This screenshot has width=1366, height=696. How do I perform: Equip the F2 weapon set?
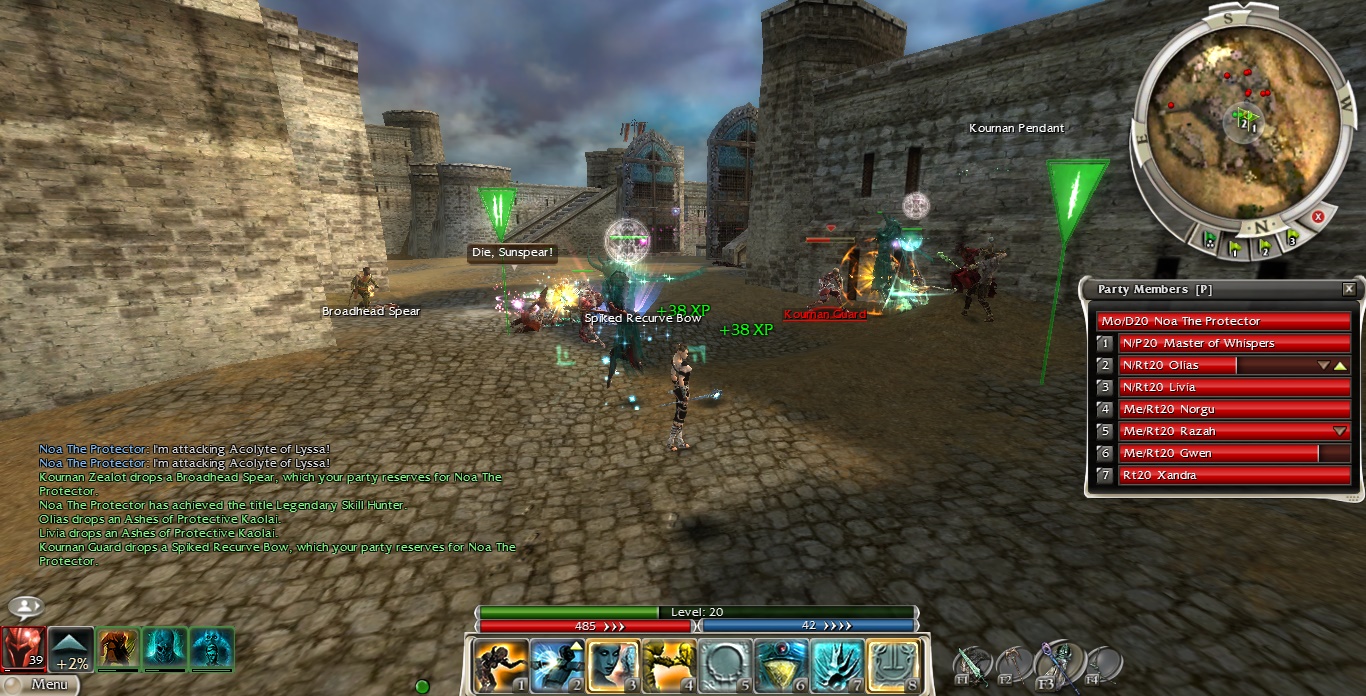pos(1015,663)
